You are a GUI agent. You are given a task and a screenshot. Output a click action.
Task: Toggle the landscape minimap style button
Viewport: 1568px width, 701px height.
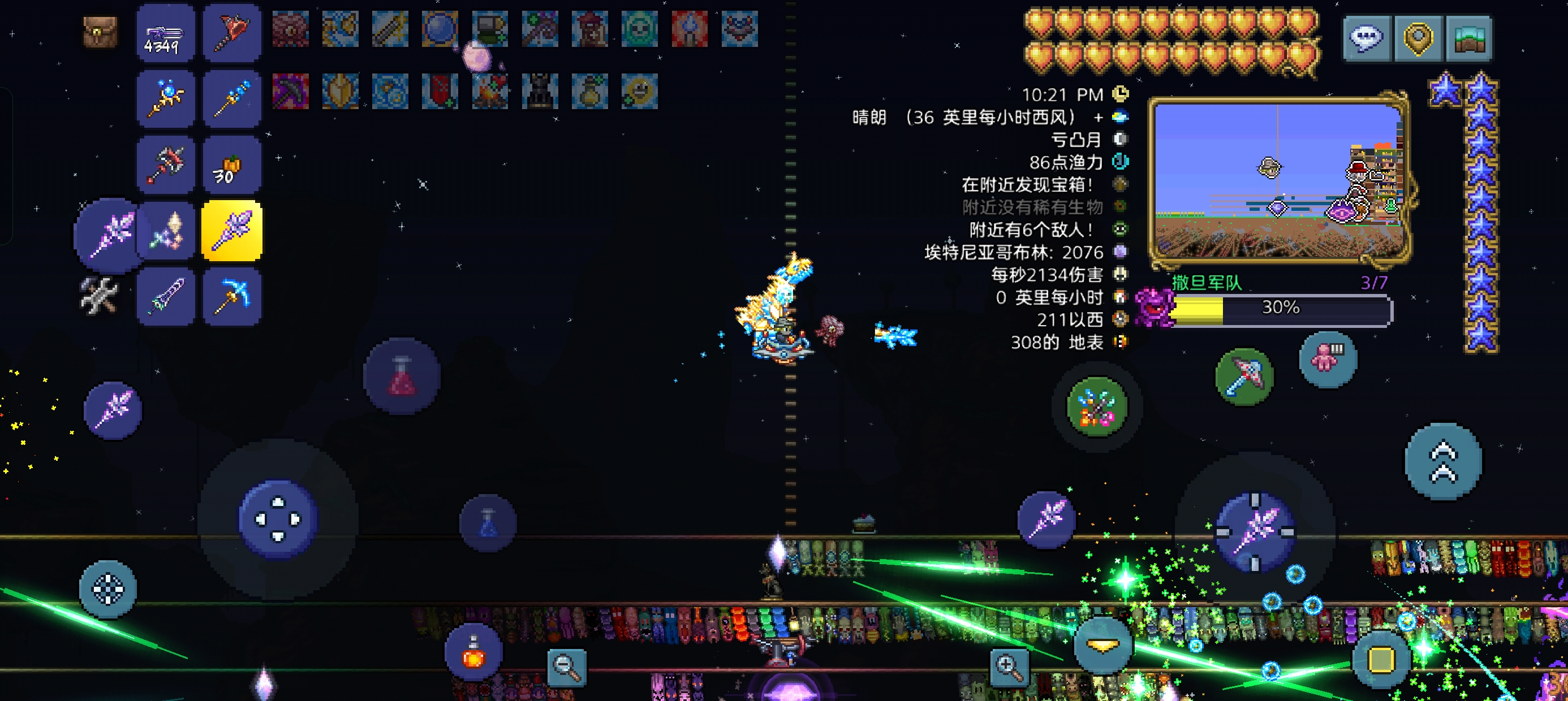point(1469,38)
